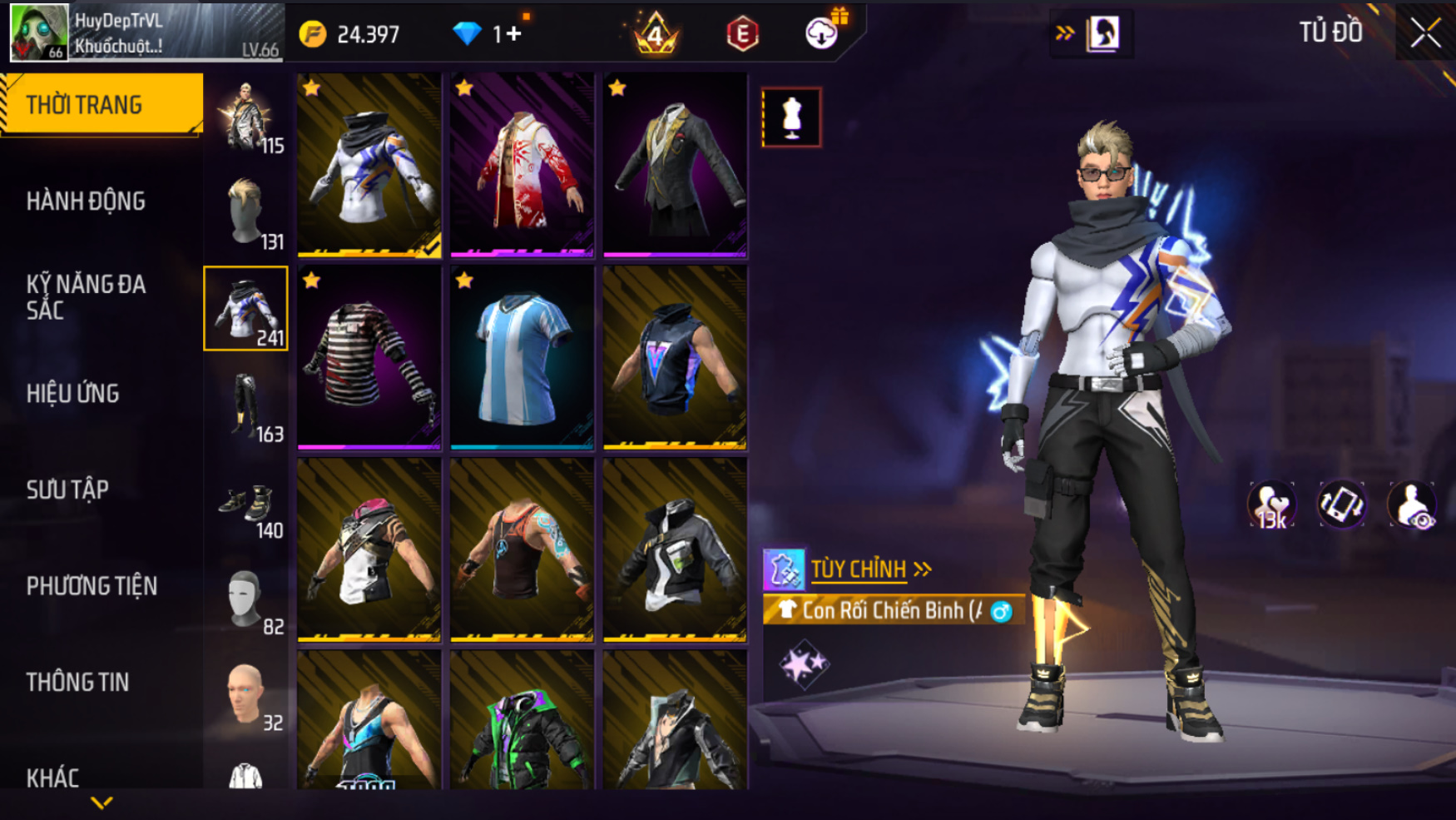This screenshot has height=820, width=1456.
Task: Click Tùy Chỉnh customize button
Action: [x=858, y=569]
